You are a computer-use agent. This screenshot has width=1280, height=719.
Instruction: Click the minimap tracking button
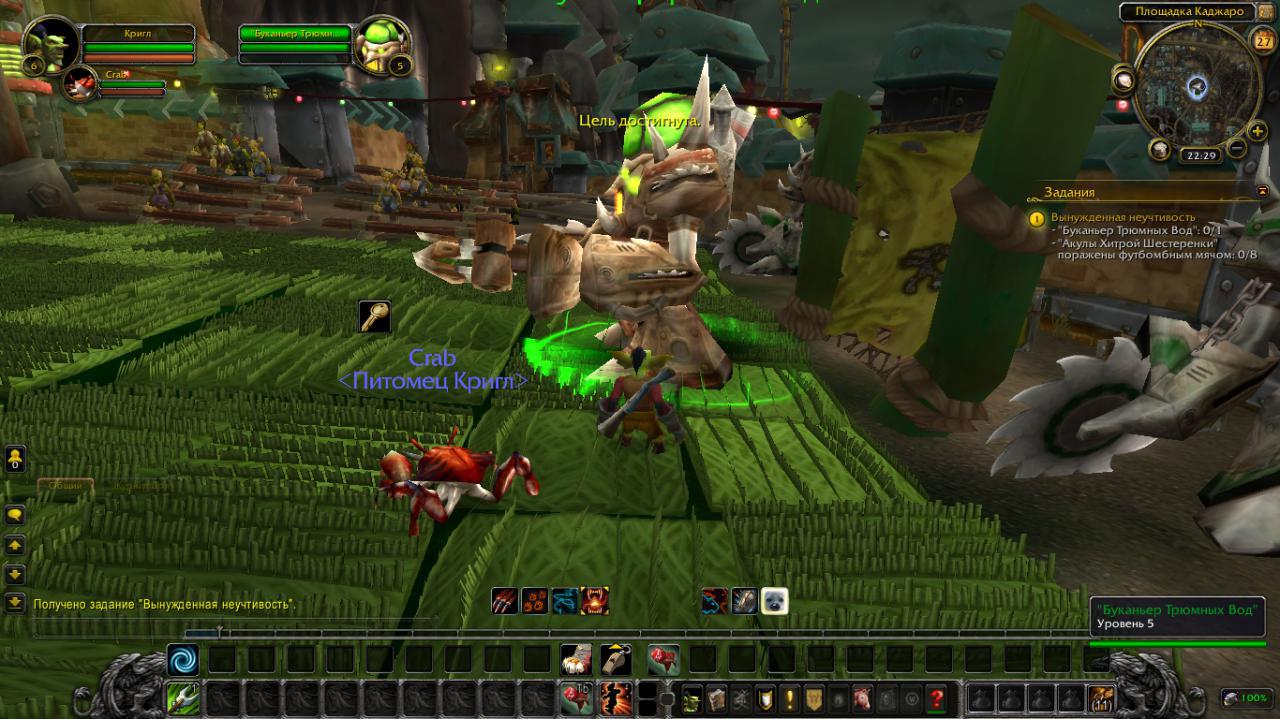pos(1123,79)
